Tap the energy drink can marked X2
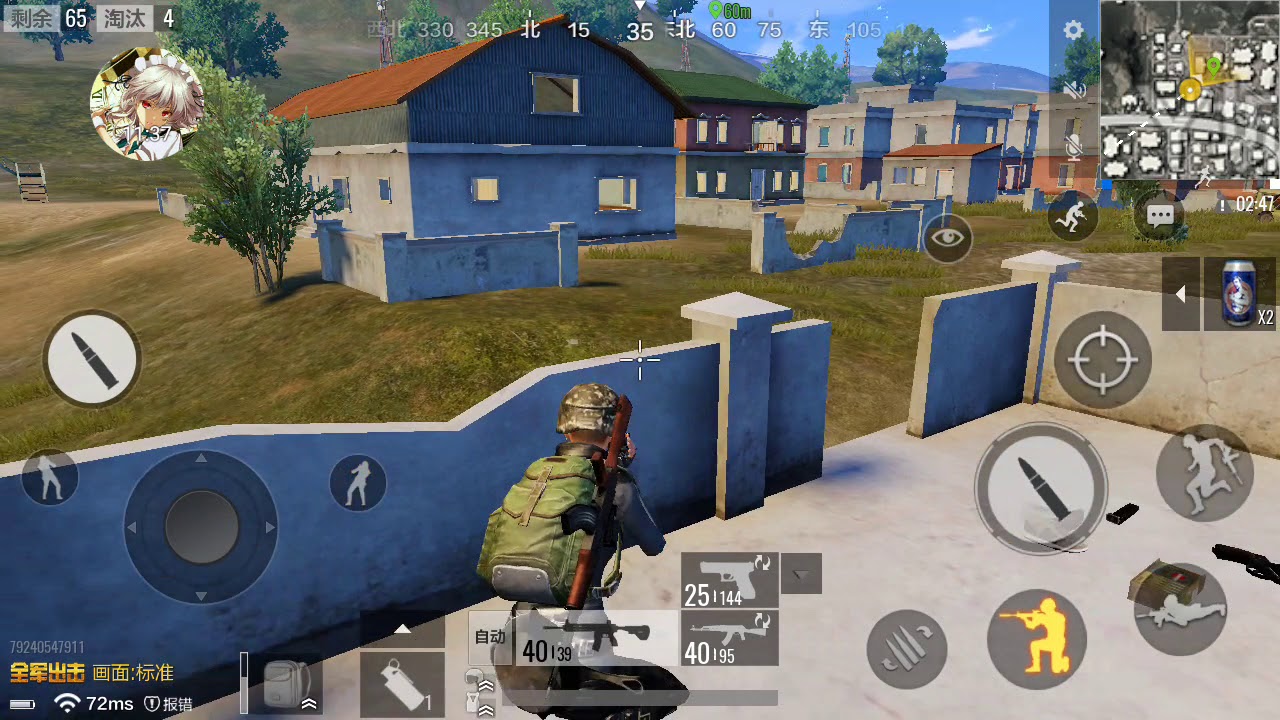The image size is (1280, 720). tap(1236, 294)
